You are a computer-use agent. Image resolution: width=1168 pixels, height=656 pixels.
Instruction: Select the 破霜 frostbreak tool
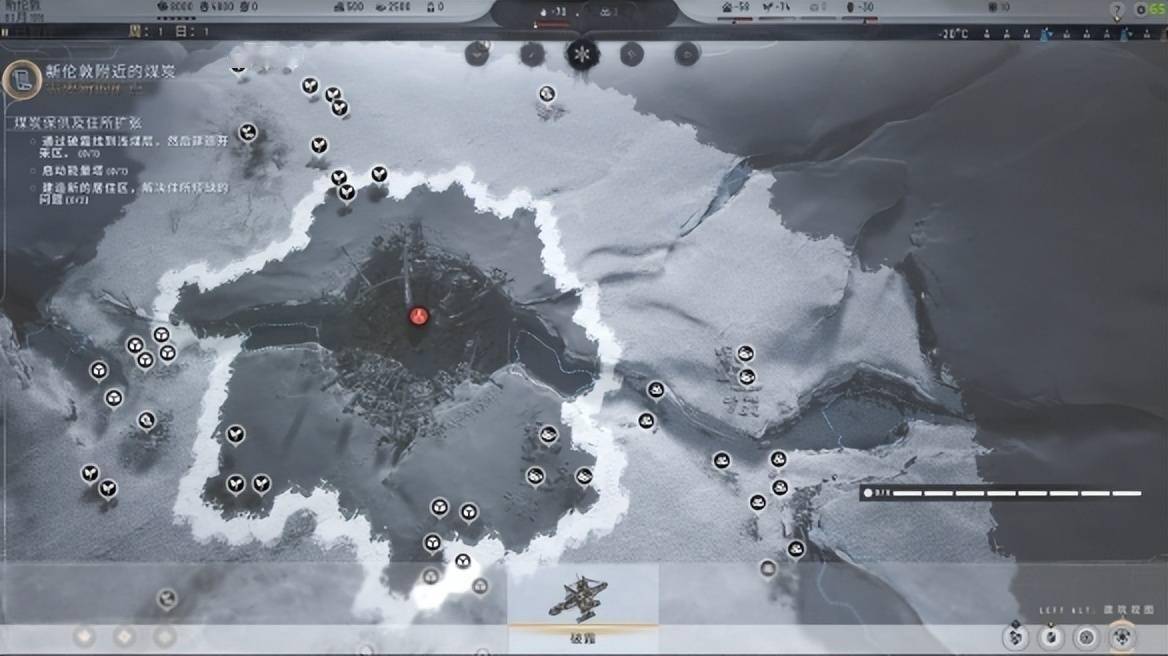coord(582,602)
